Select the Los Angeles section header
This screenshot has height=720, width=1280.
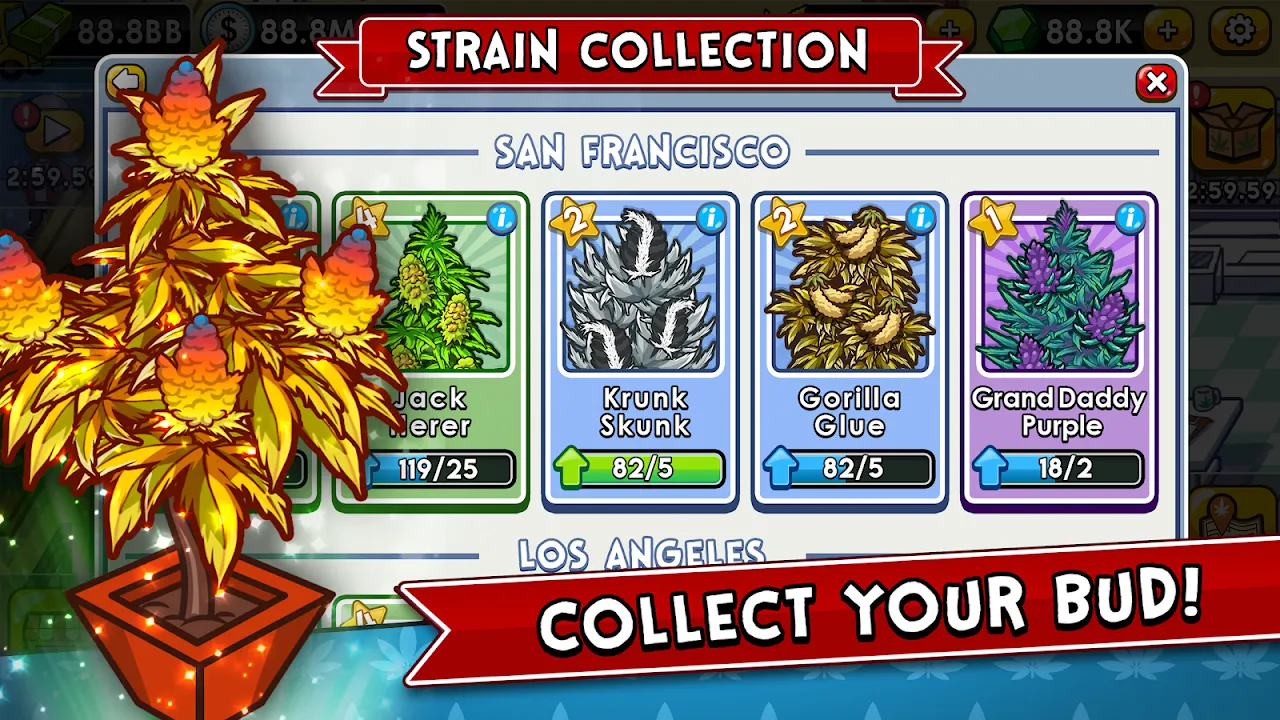639,551
